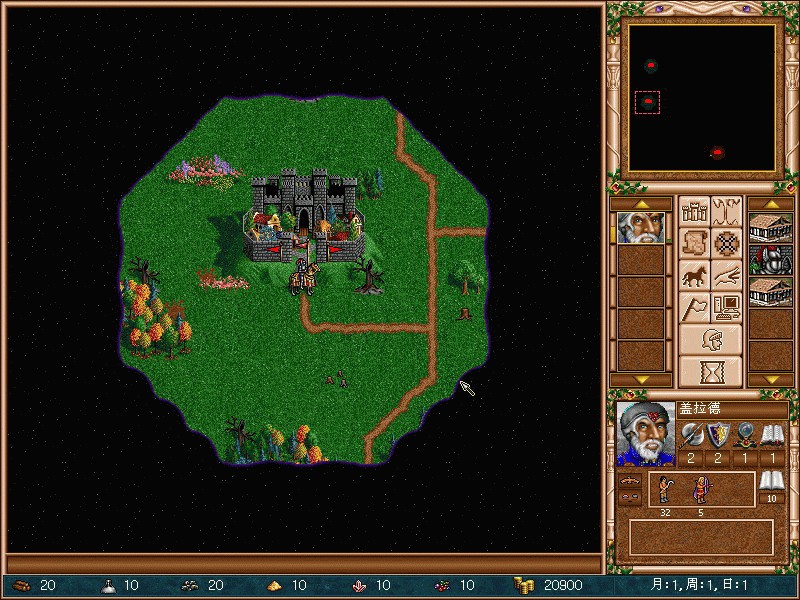Open the Kingdom Overview castle button
The height and width of the screenshot is (600, 800).
pyautogui.click(x=694, y=211)
